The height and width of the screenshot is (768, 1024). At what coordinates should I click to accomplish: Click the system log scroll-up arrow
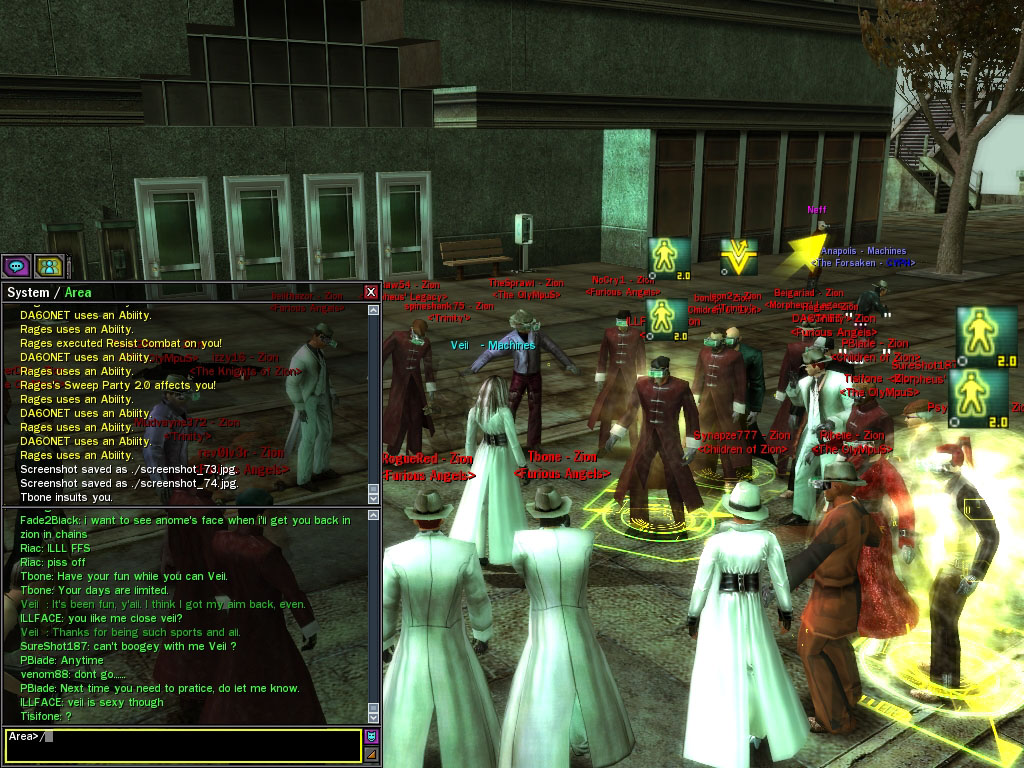point(374,310)
